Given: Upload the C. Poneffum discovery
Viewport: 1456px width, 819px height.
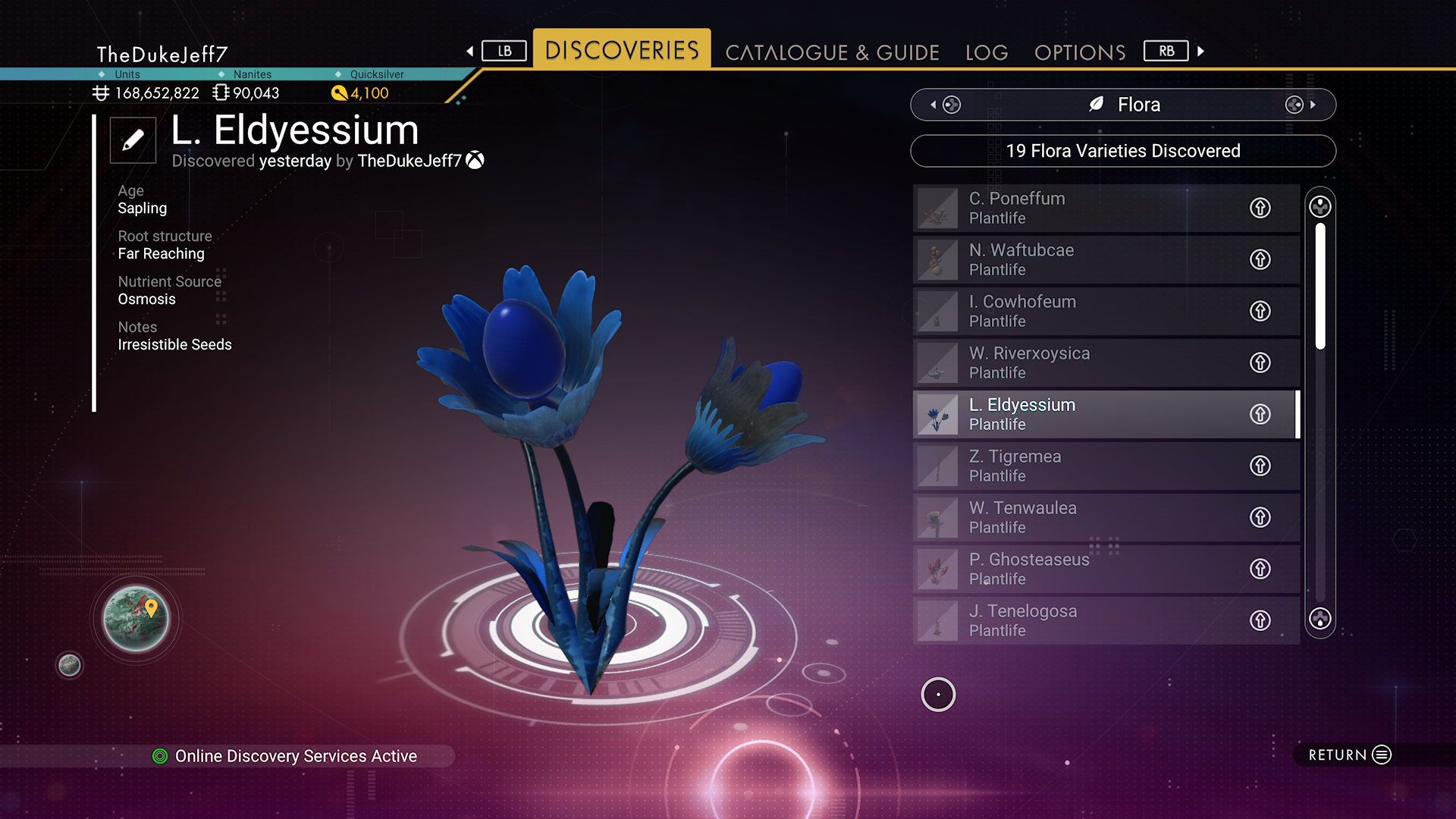Looking at the screenshot, I should (x=1260, y=208).
